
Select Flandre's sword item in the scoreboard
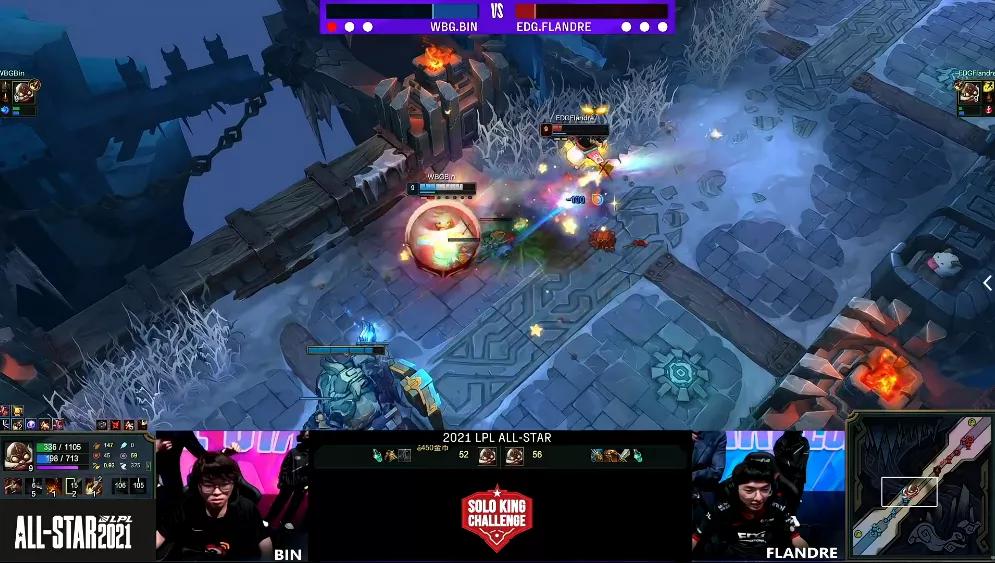pyautogui.click(x=624, y=456)
